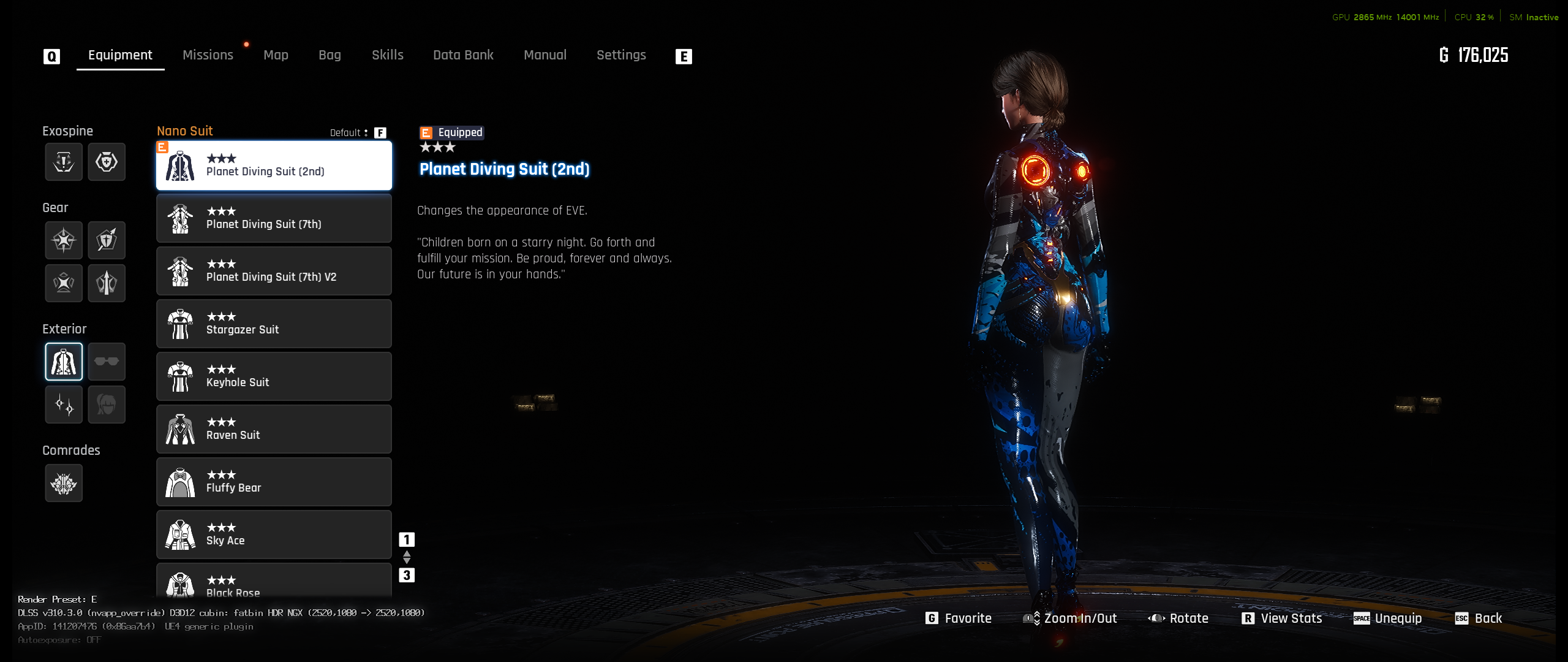This screenshot has height=662, width=1568.
Task: Select the Fluffy Bear outfit
Action: (x=274, y=482)
